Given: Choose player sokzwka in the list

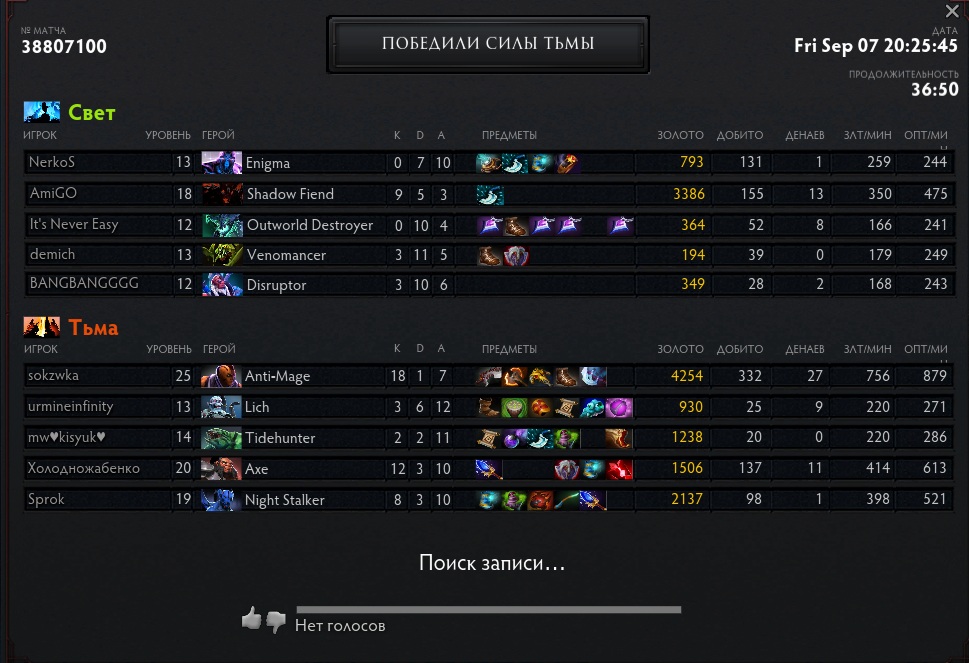Looking at the screenshot, I should pyautogui.click(x=54, y=376).
